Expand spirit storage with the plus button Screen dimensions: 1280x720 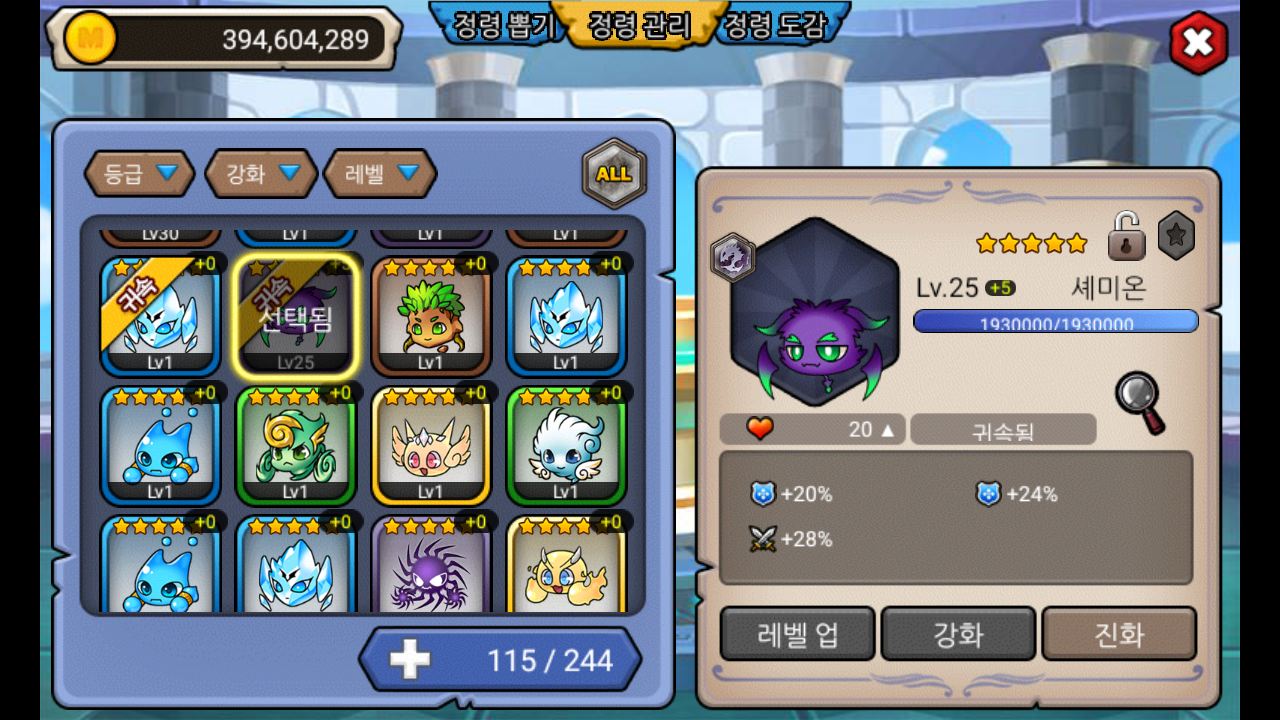[410, 659]
